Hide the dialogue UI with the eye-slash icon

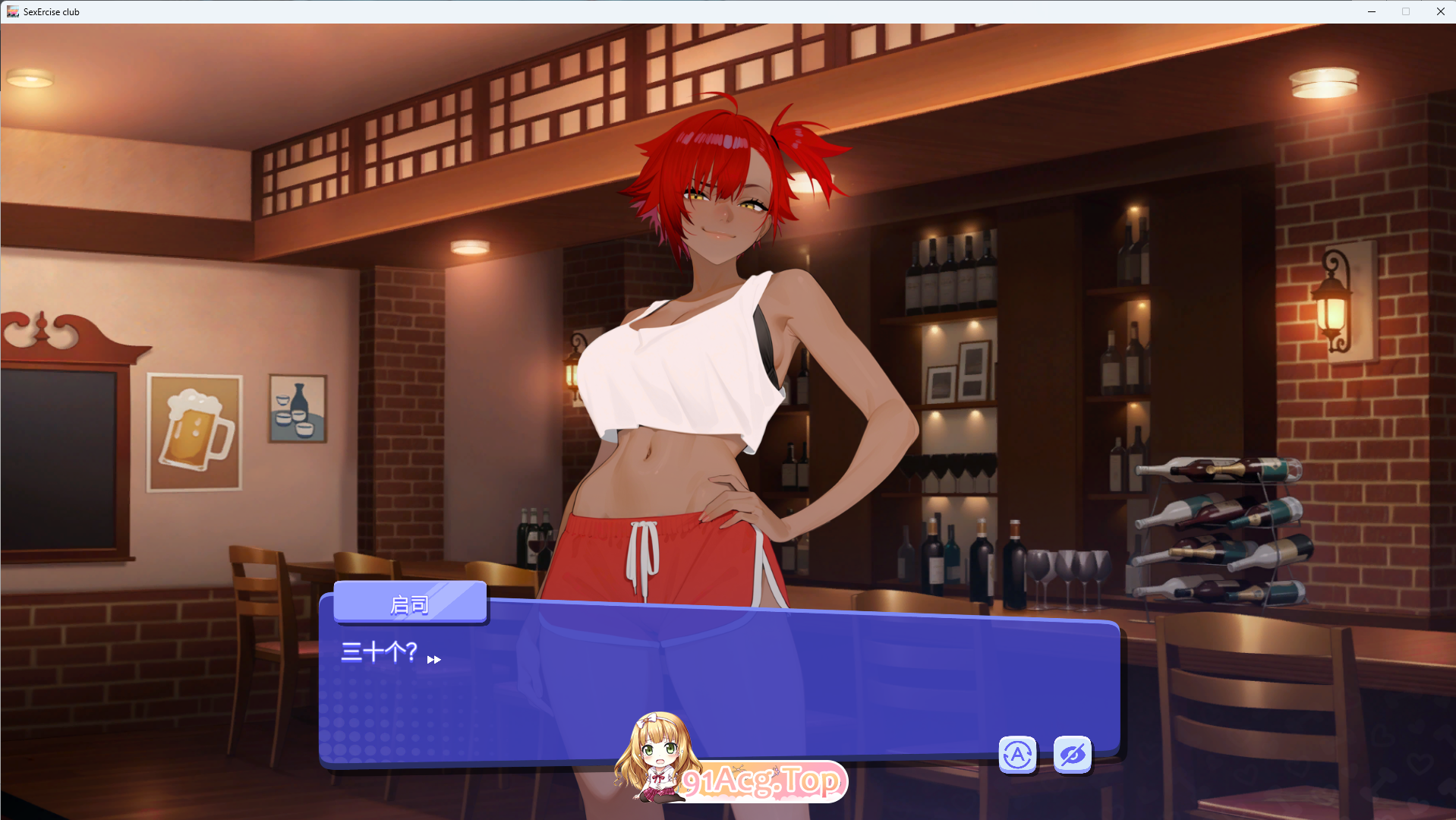click(x=1072, y=755)
